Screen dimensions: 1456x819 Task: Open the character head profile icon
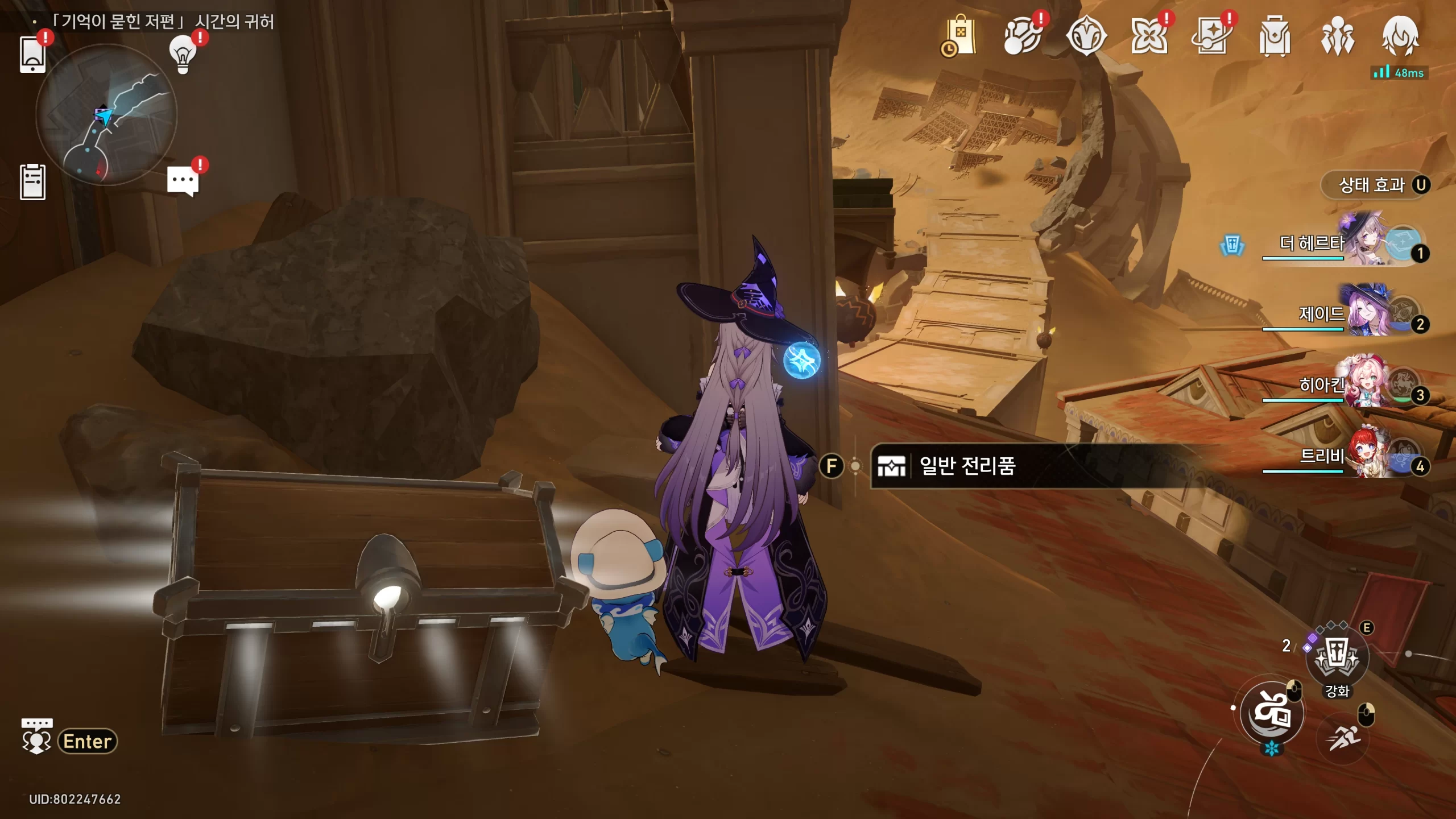tap(1400, 36)
